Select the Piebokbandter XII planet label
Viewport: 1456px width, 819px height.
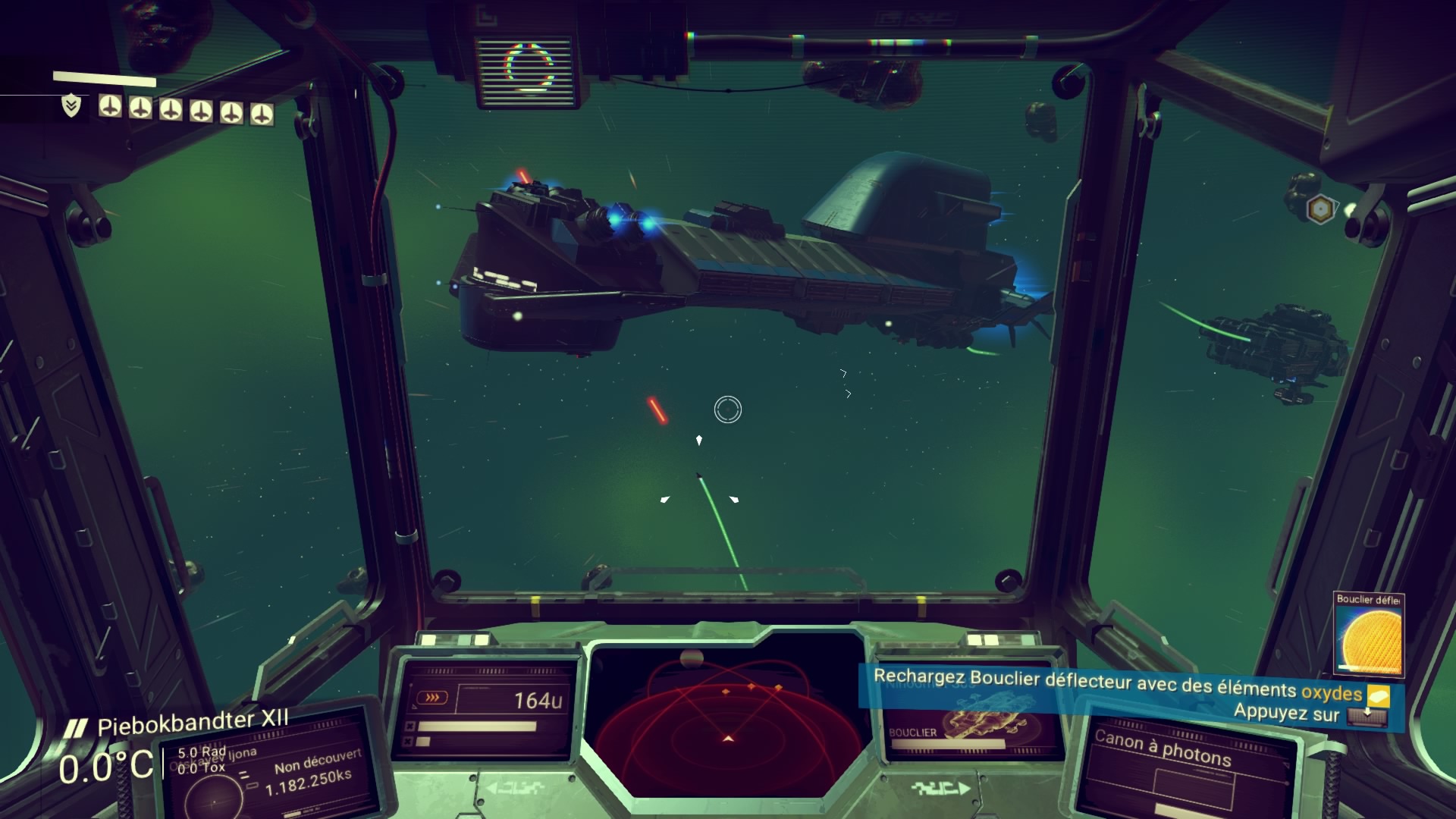(193, 723)
